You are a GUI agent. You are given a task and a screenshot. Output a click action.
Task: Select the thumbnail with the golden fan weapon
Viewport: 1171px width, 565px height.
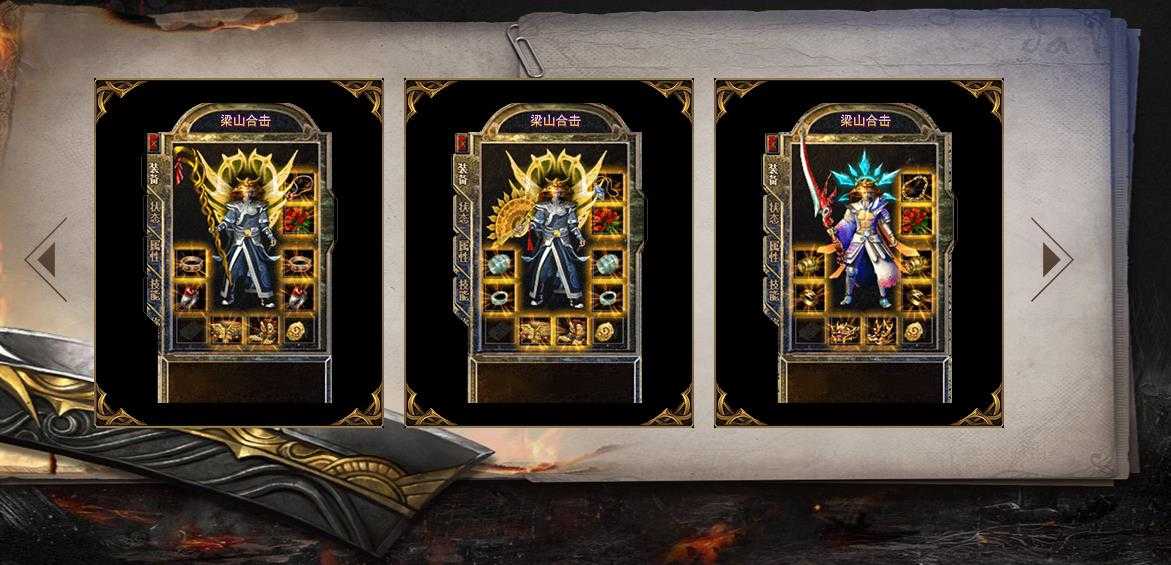[549, 253]
